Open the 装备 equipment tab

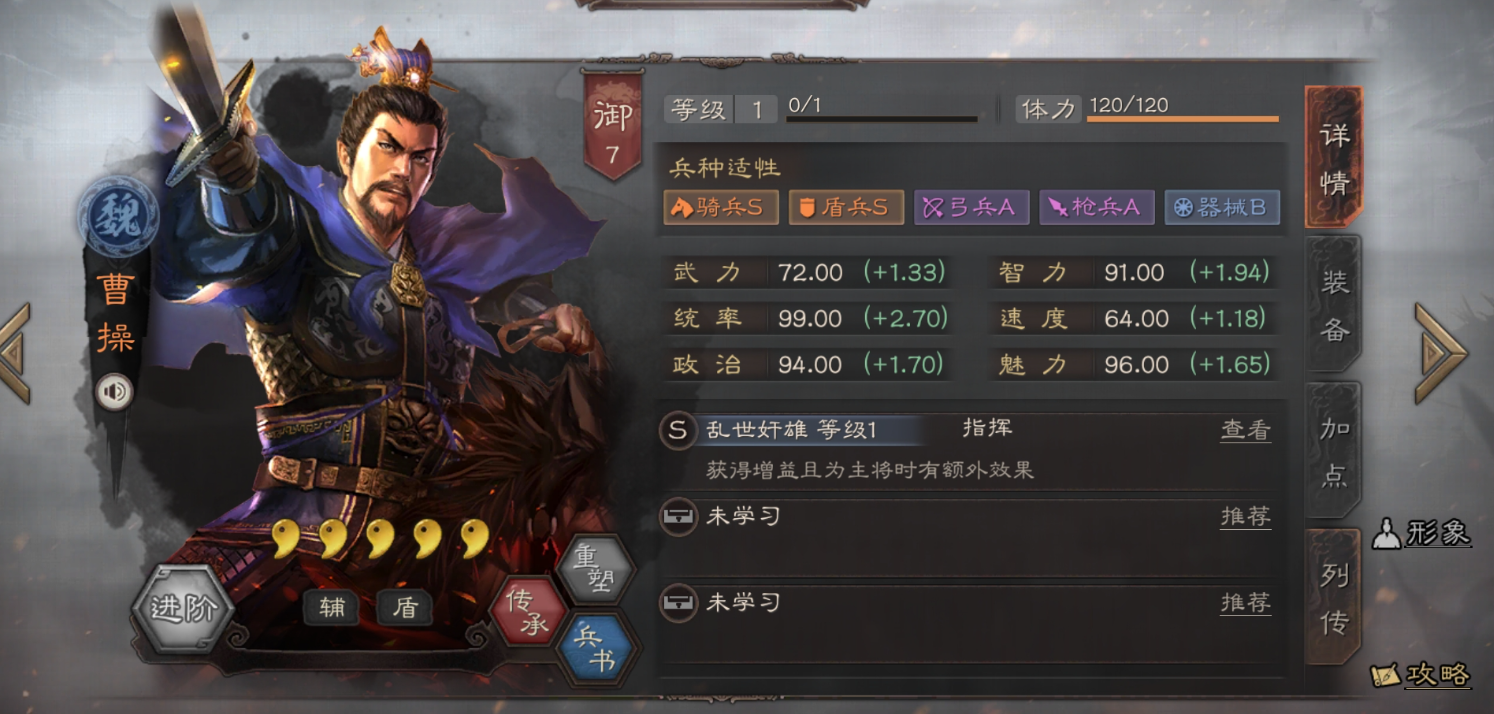pos(1334,305)
